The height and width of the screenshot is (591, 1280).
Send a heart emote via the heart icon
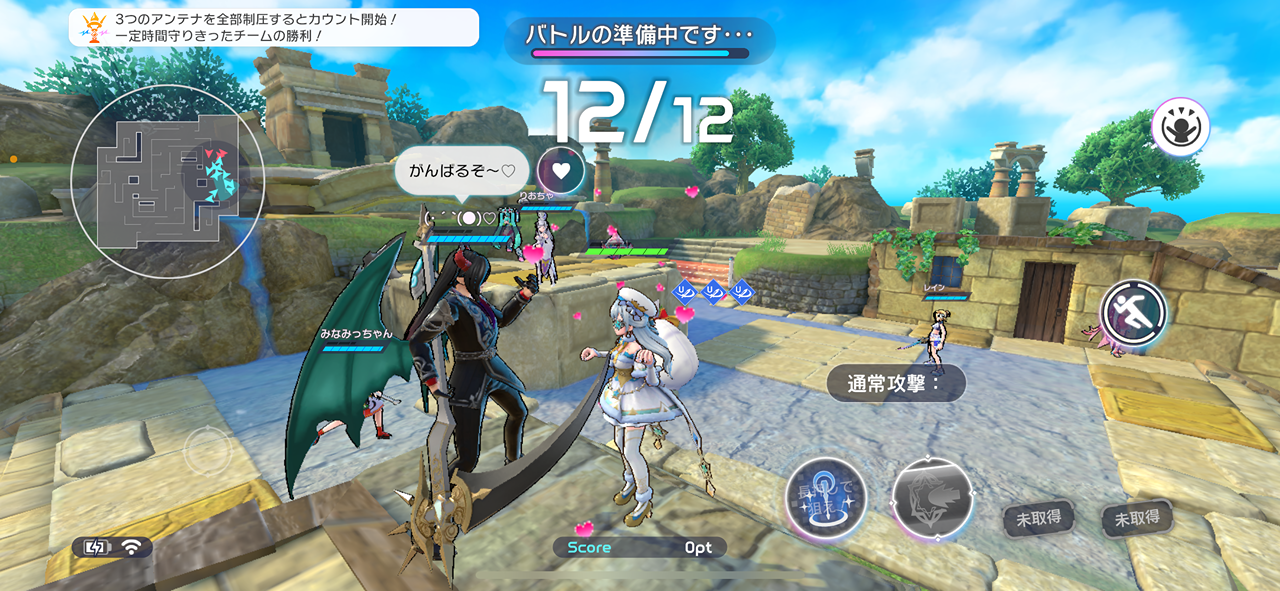[561, 170]
